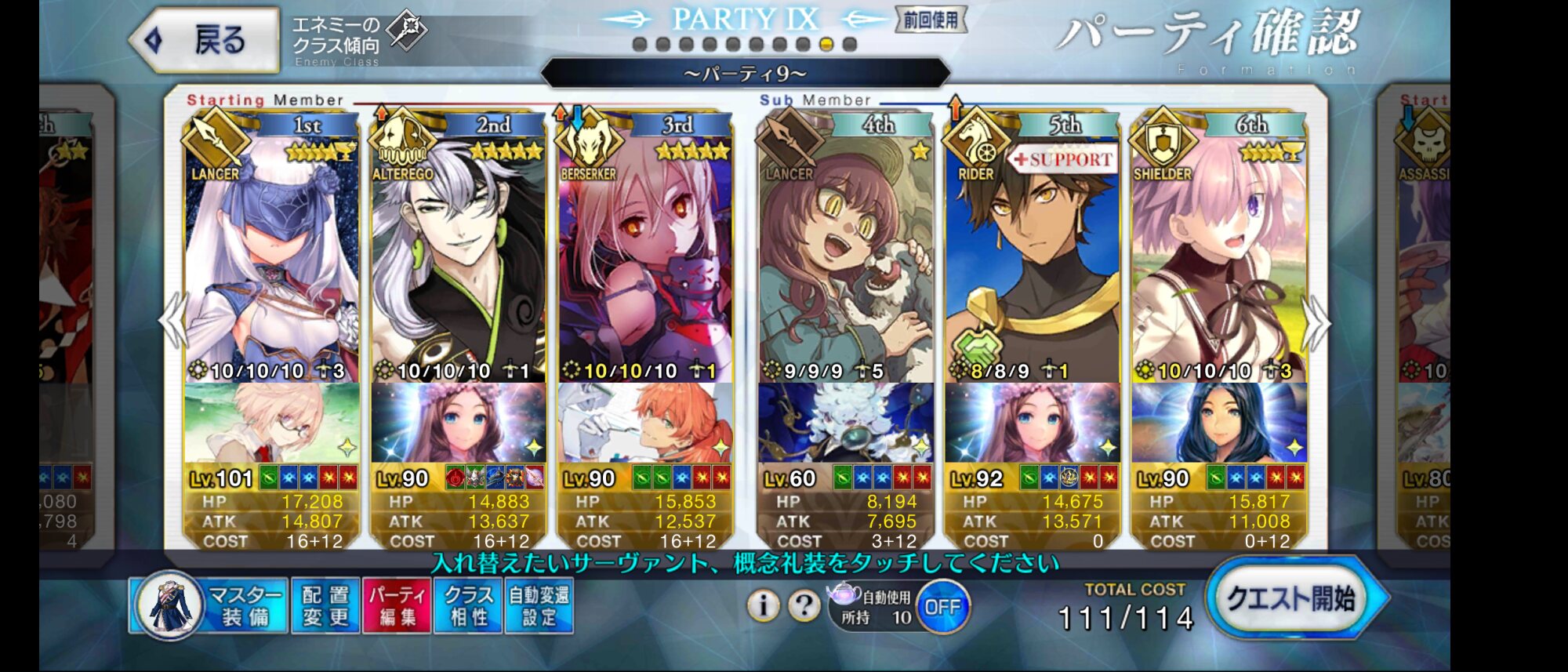Open パーティ編集 party edit
1568x672 pixels.
point(397,605)
